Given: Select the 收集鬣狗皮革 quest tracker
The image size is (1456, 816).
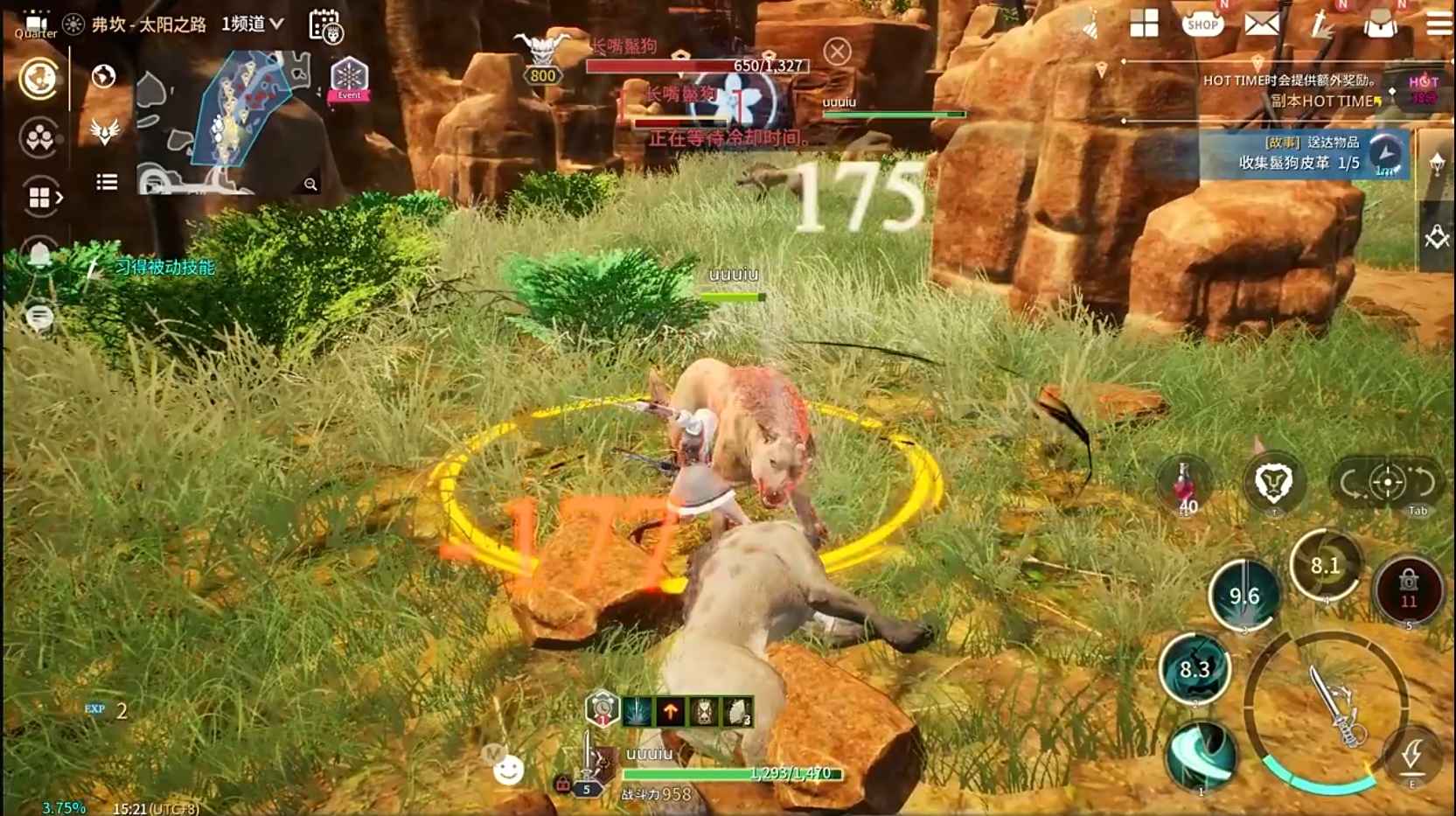Looking at the screenshot, I should (x=1299, y=155).
